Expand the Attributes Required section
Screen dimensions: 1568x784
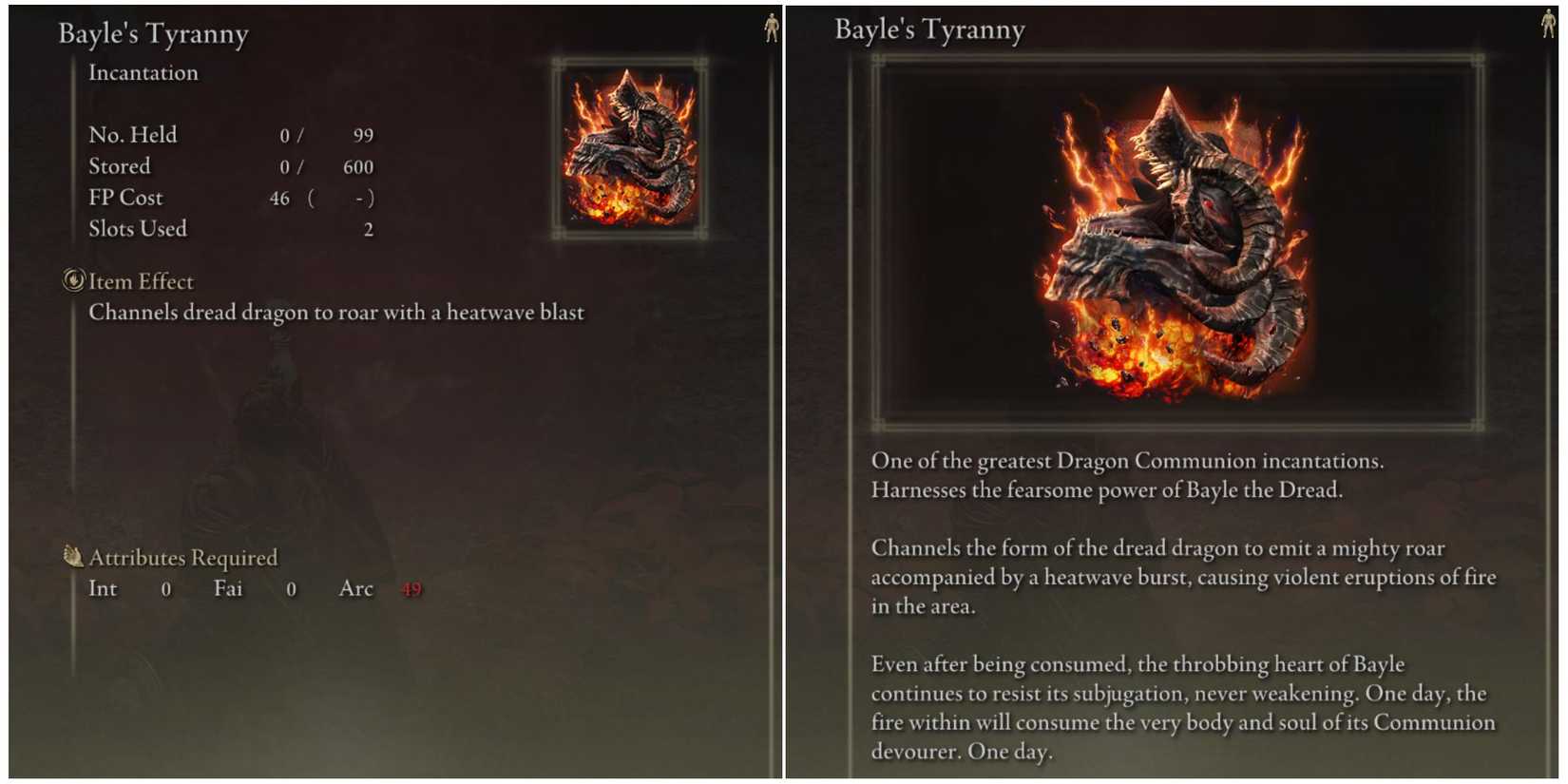182,558
